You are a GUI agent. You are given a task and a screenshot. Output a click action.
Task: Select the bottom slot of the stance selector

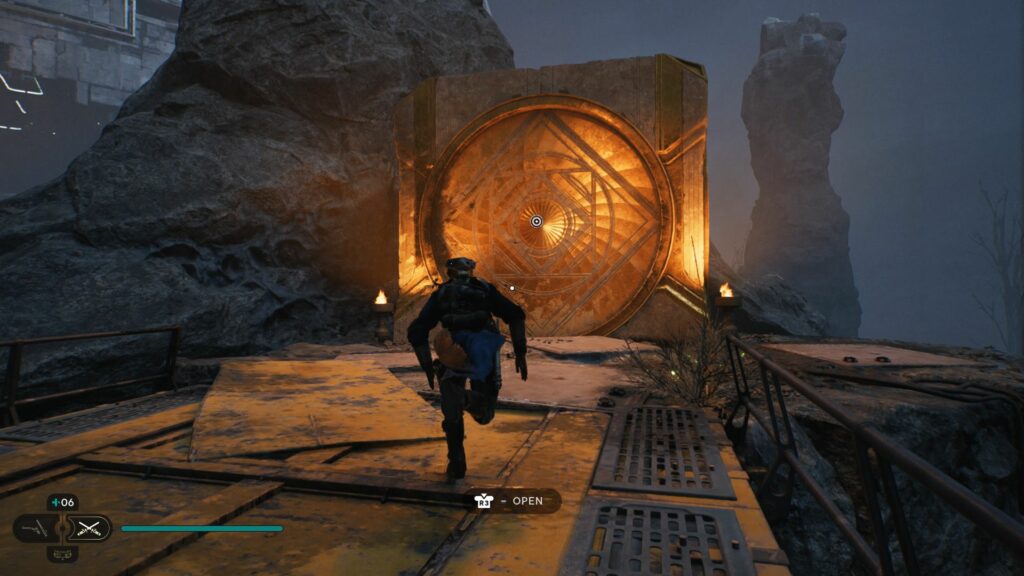tap(63, 553)
